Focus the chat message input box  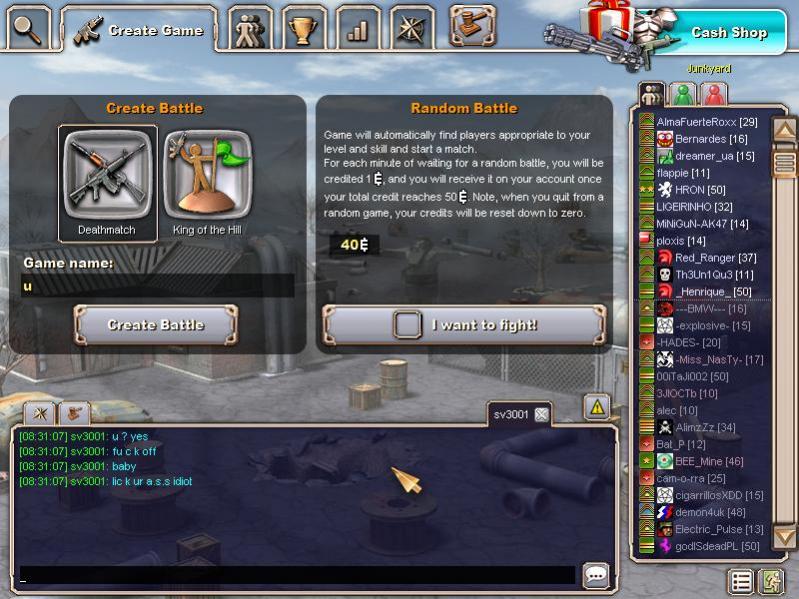click(298, 575)
